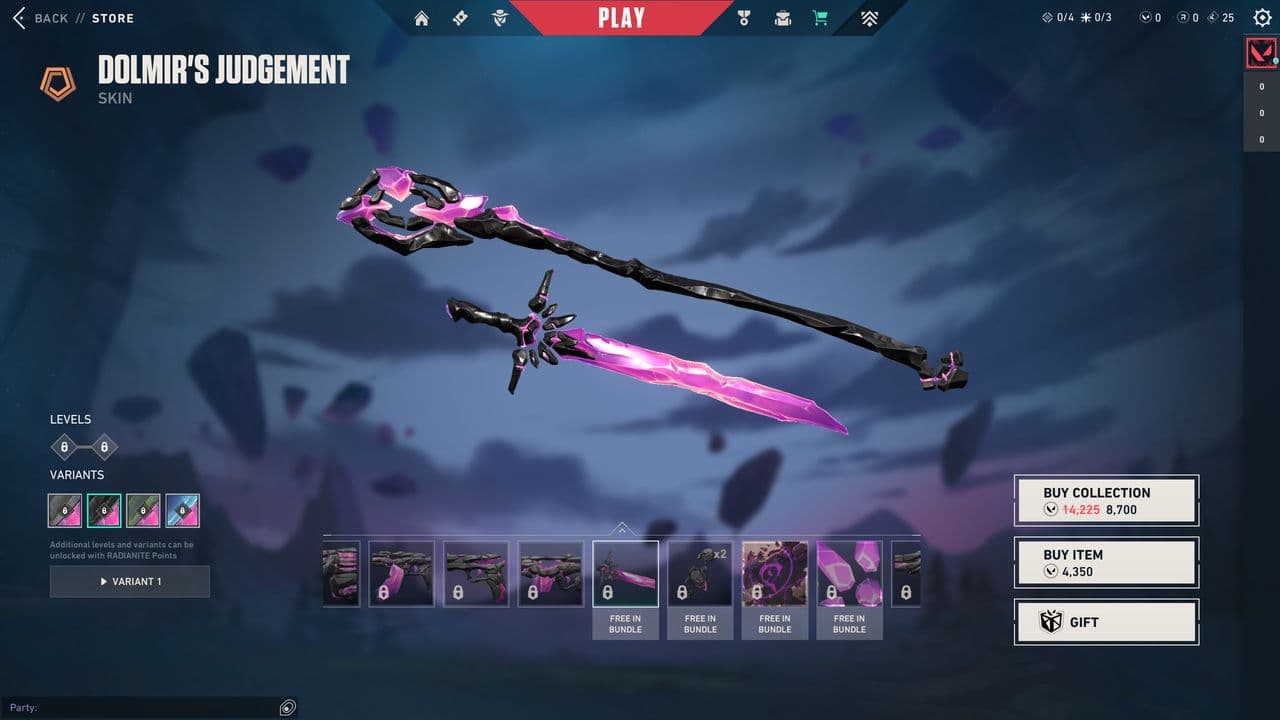Choose the gray variant swatch
This screenshot has width=1280, height=720.
coord(65,510)
